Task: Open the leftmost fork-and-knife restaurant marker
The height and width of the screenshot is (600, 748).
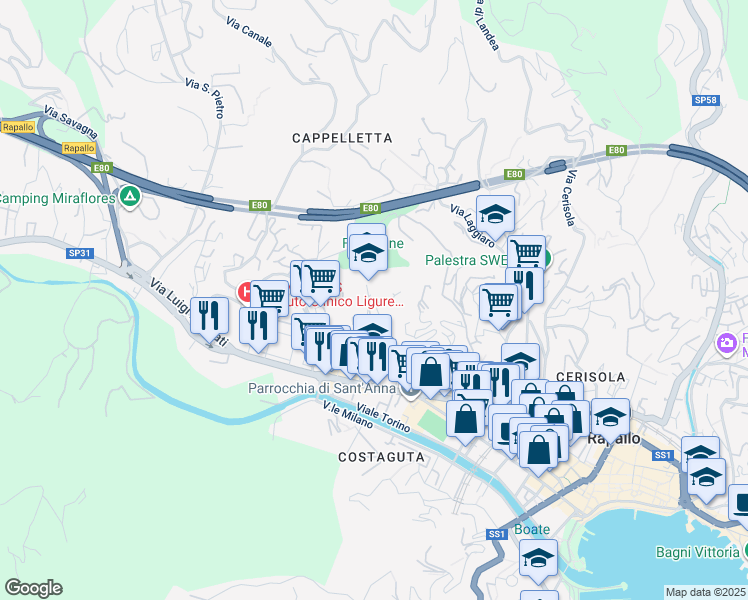Action: point(210,317)
